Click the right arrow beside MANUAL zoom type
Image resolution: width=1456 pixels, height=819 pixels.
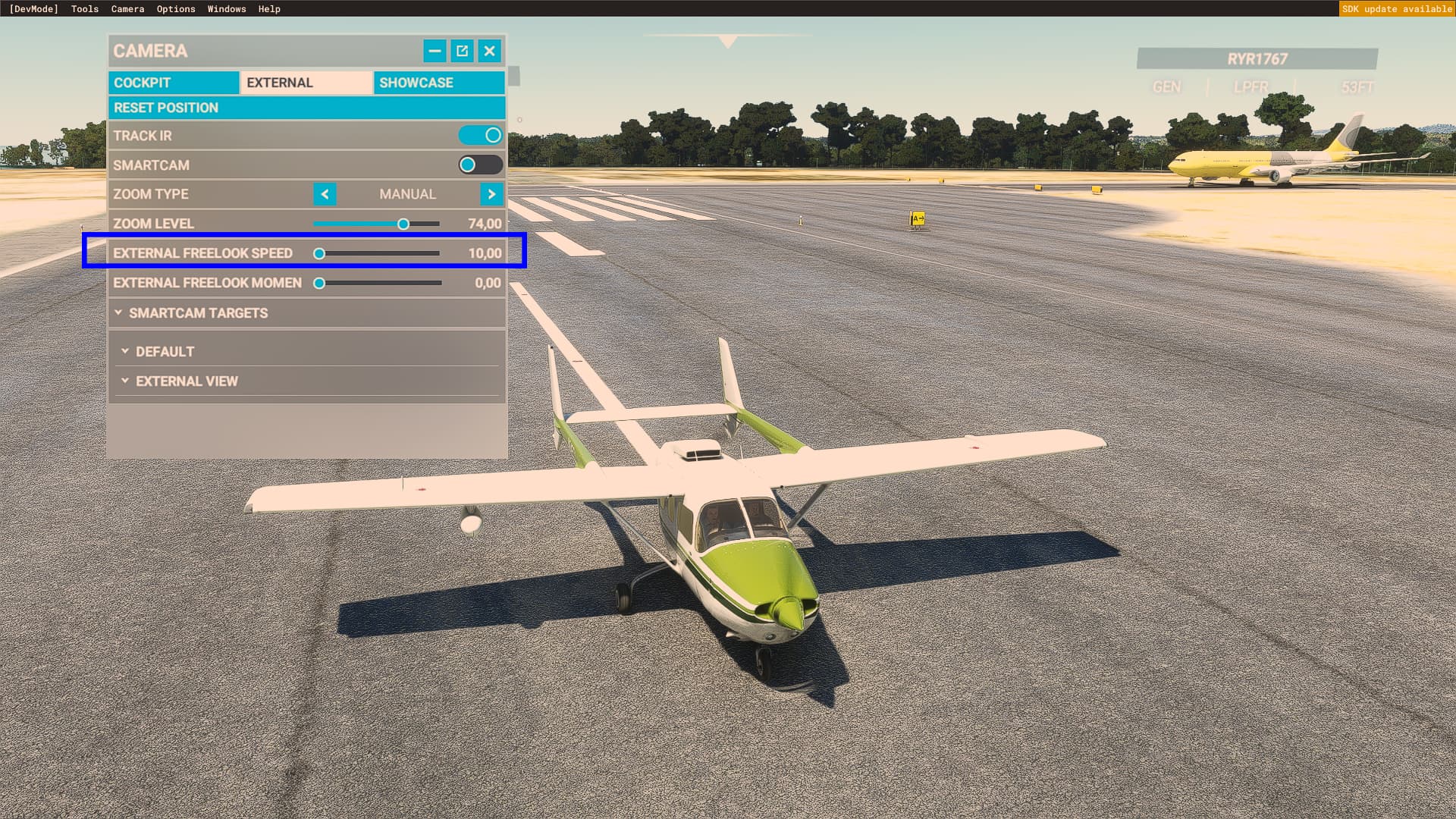tap(491, 194)
